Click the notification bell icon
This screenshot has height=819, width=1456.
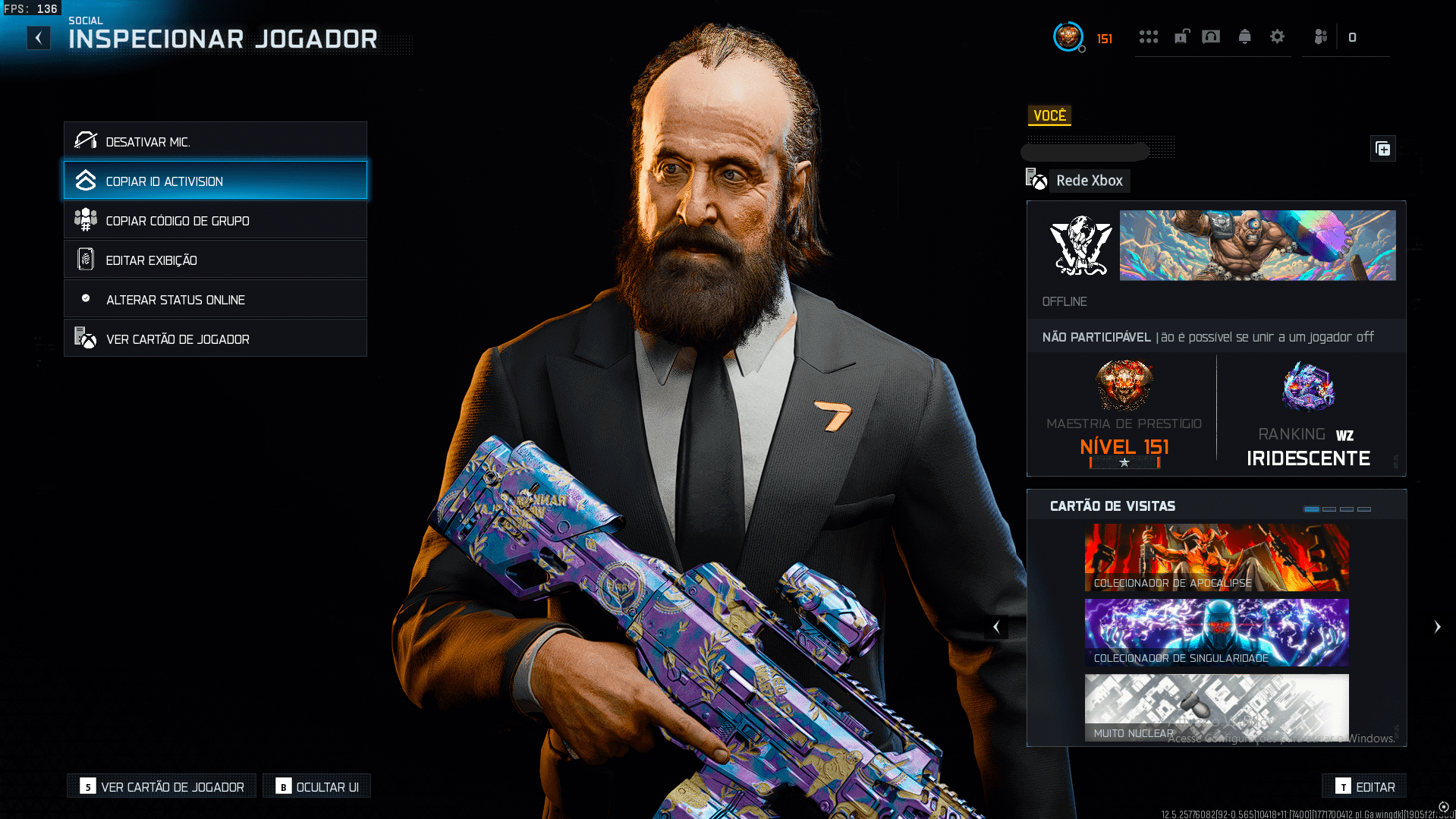point(1244,36)
